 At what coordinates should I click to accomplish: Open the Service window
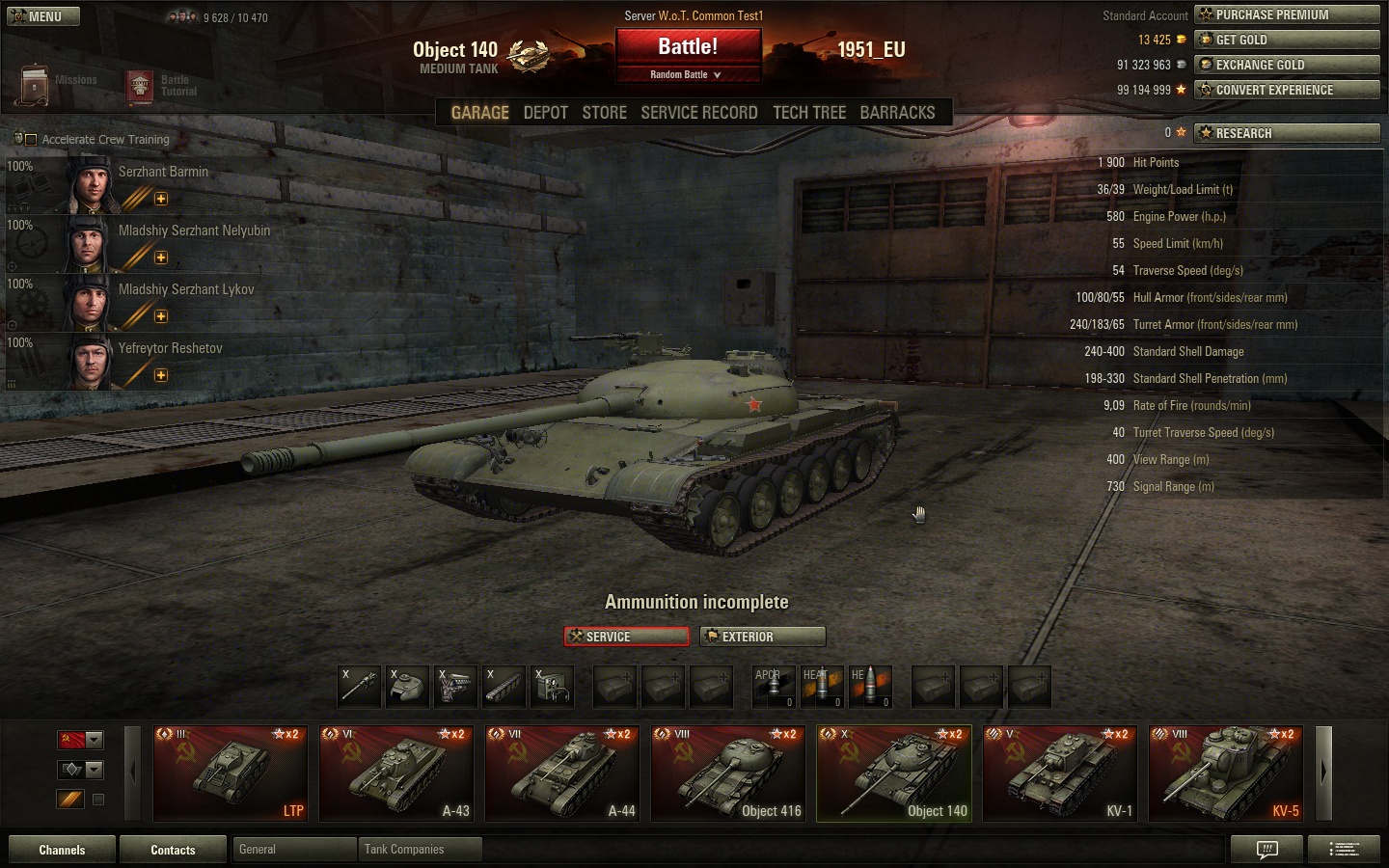[x=626, y=637]
